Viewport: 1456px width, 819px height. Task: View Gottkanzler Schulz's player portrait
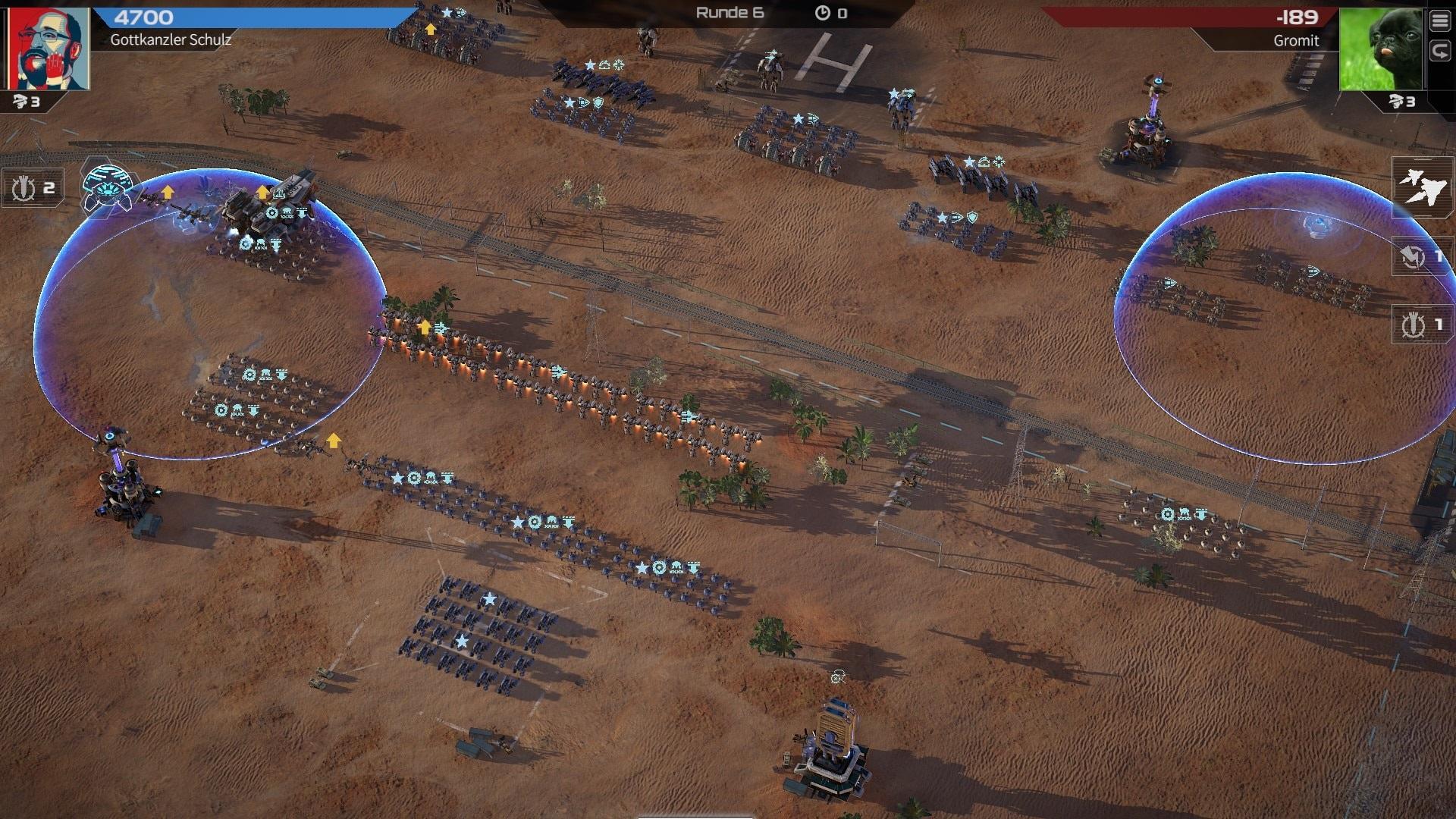click(x=48, y=49)
